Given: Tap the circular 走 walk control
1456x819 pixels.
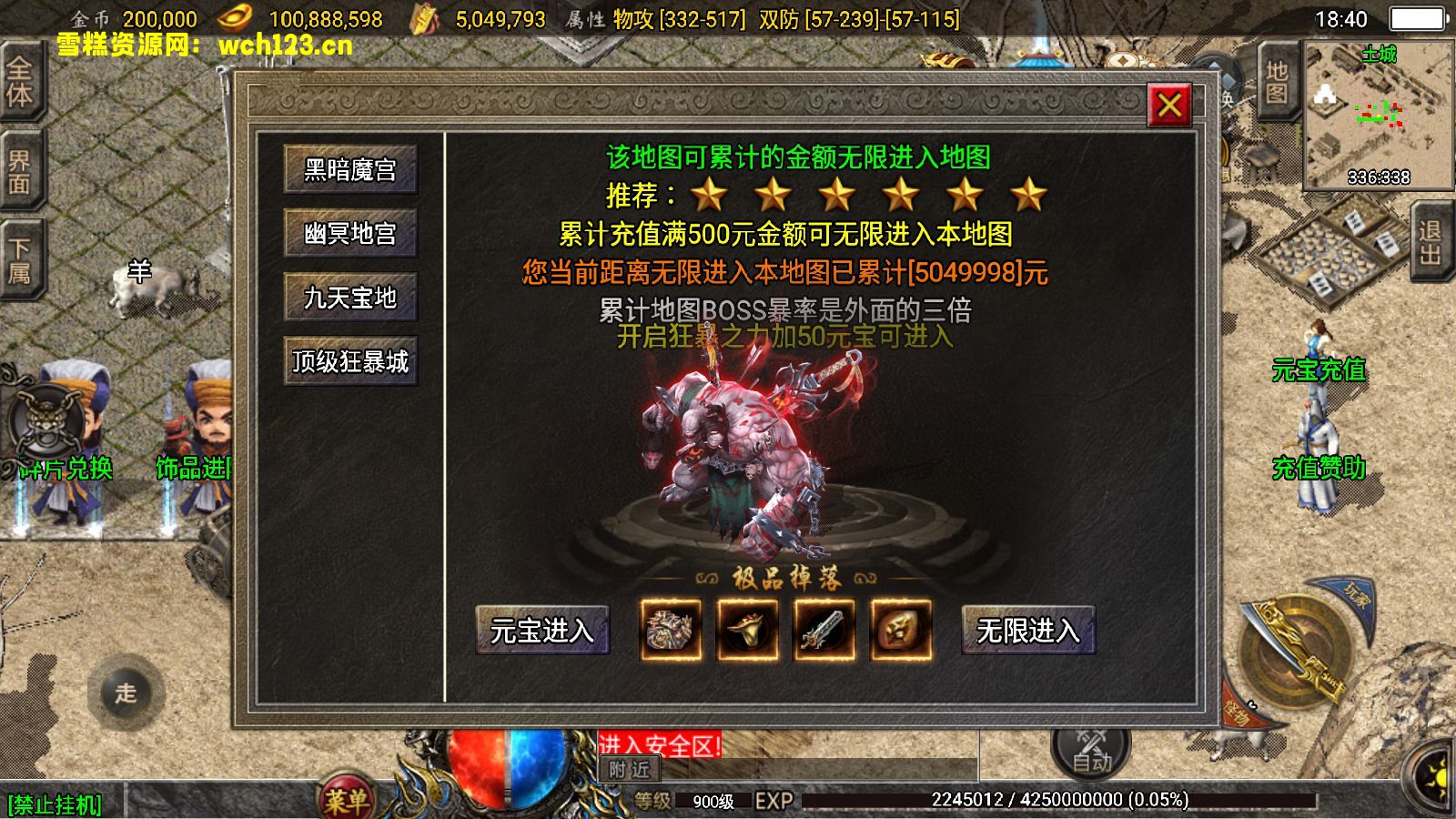Looking at the screenshot, I should click(x=127, y=692).
